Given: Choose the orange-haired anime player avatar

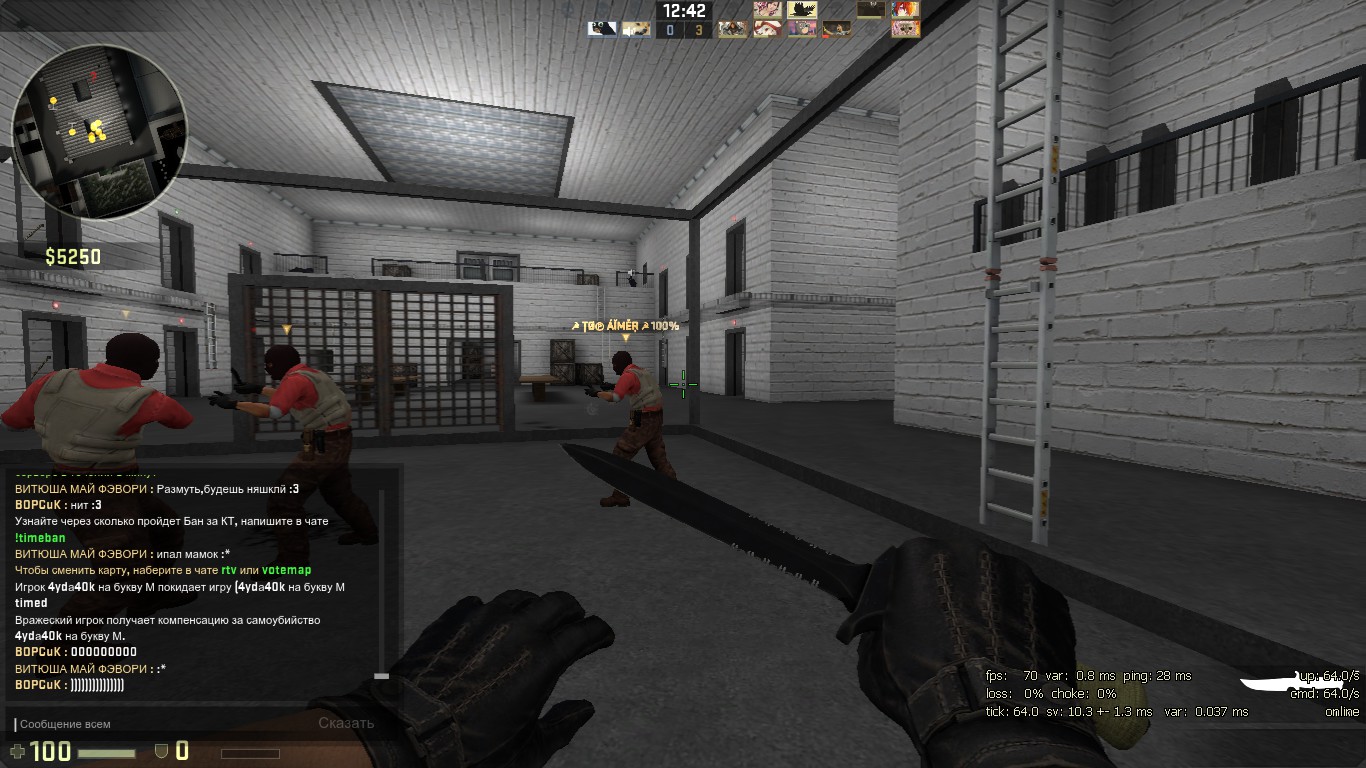Looking at the screenshot, I should click(906, 10).
